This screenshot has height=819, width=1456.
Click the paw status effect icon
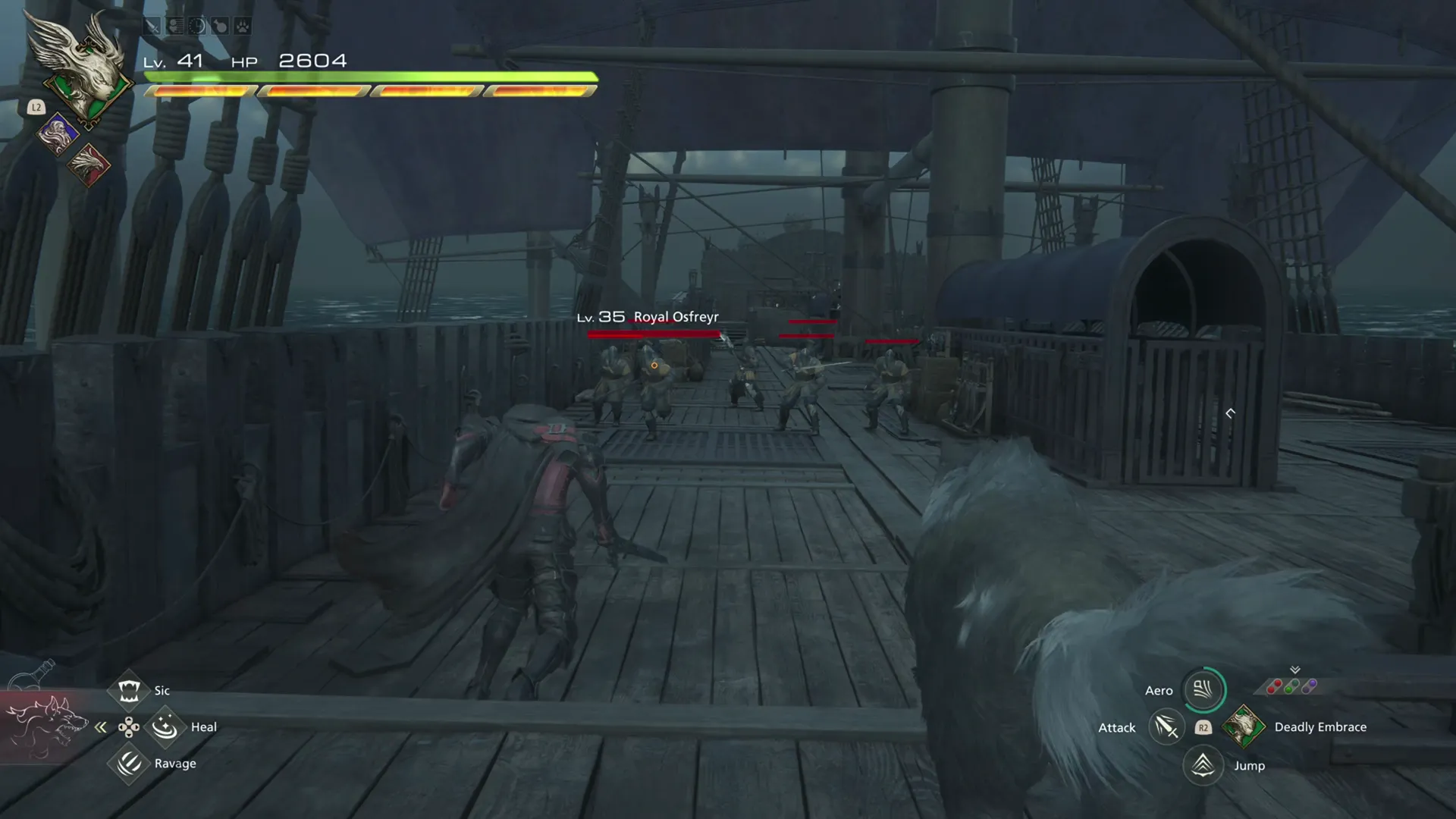click(x=240, y=26)
